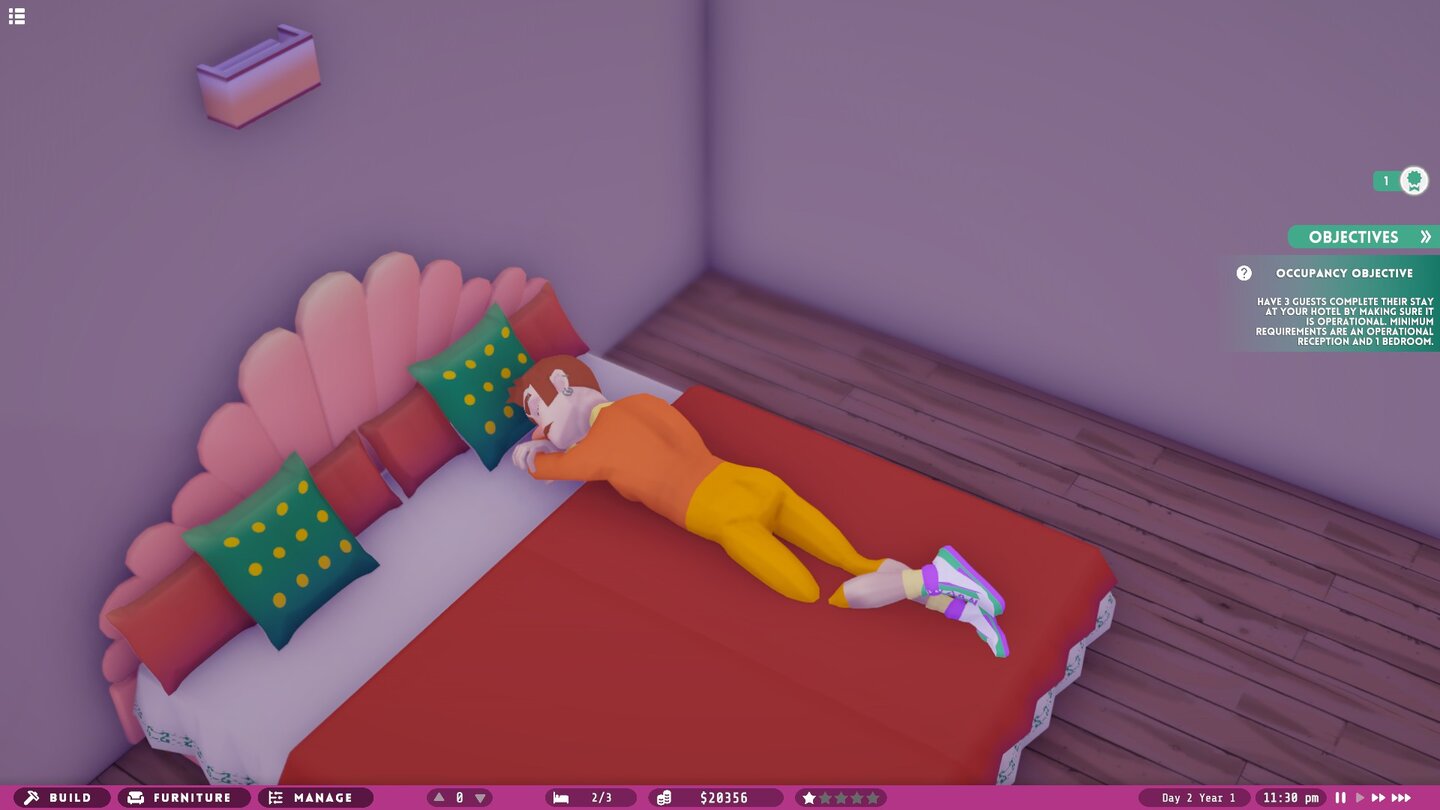Select the Occupancy Objective entry

[x=1345, y=272]
